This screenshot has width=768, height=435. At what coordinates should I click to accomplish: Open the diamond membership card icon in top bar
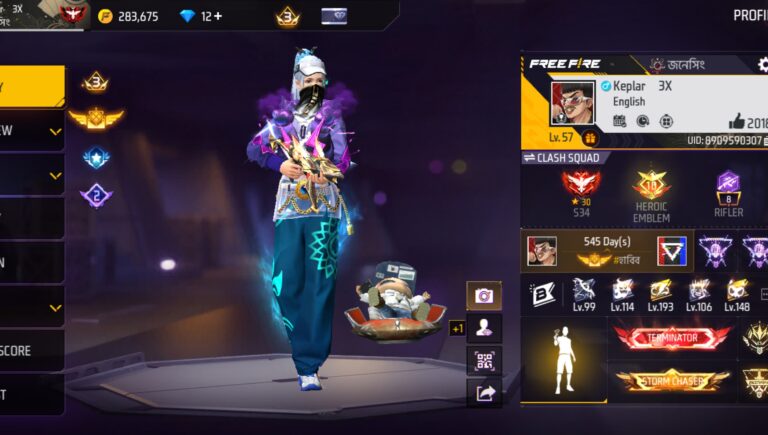[x=334, y=16]
